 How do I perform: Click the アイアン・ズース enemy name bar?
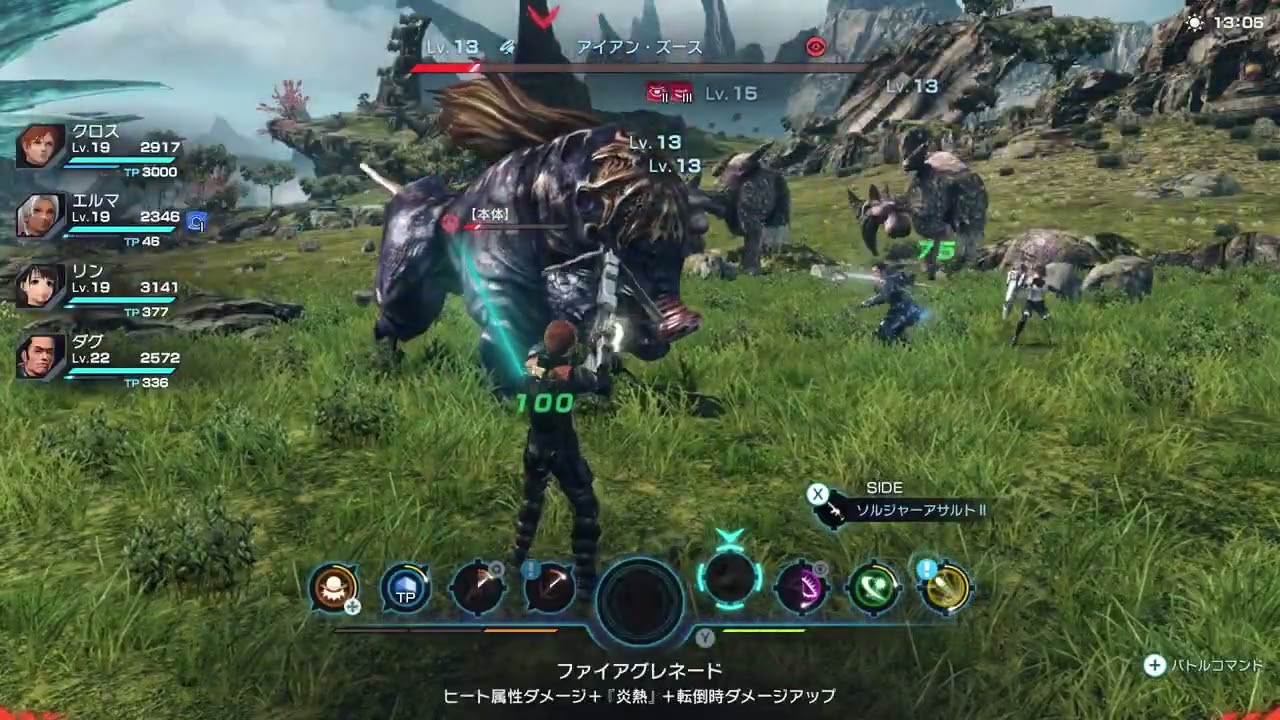pos(640,47)
